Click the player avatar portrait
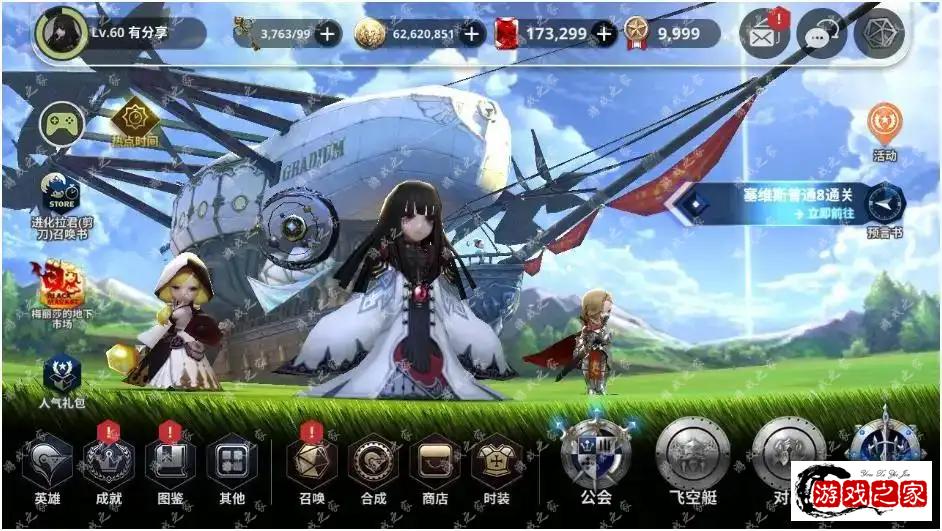This screenshot has height=531, width=942. (x=58, y=32)
